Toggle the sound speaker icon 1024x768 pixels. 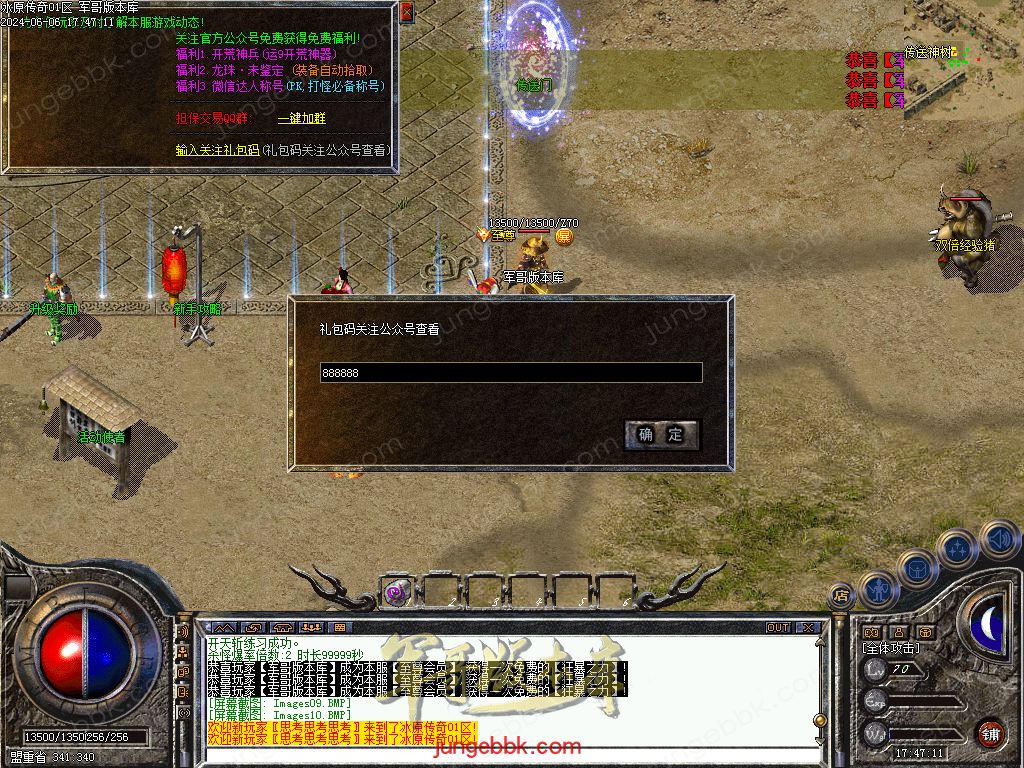[x=998, y=539]
